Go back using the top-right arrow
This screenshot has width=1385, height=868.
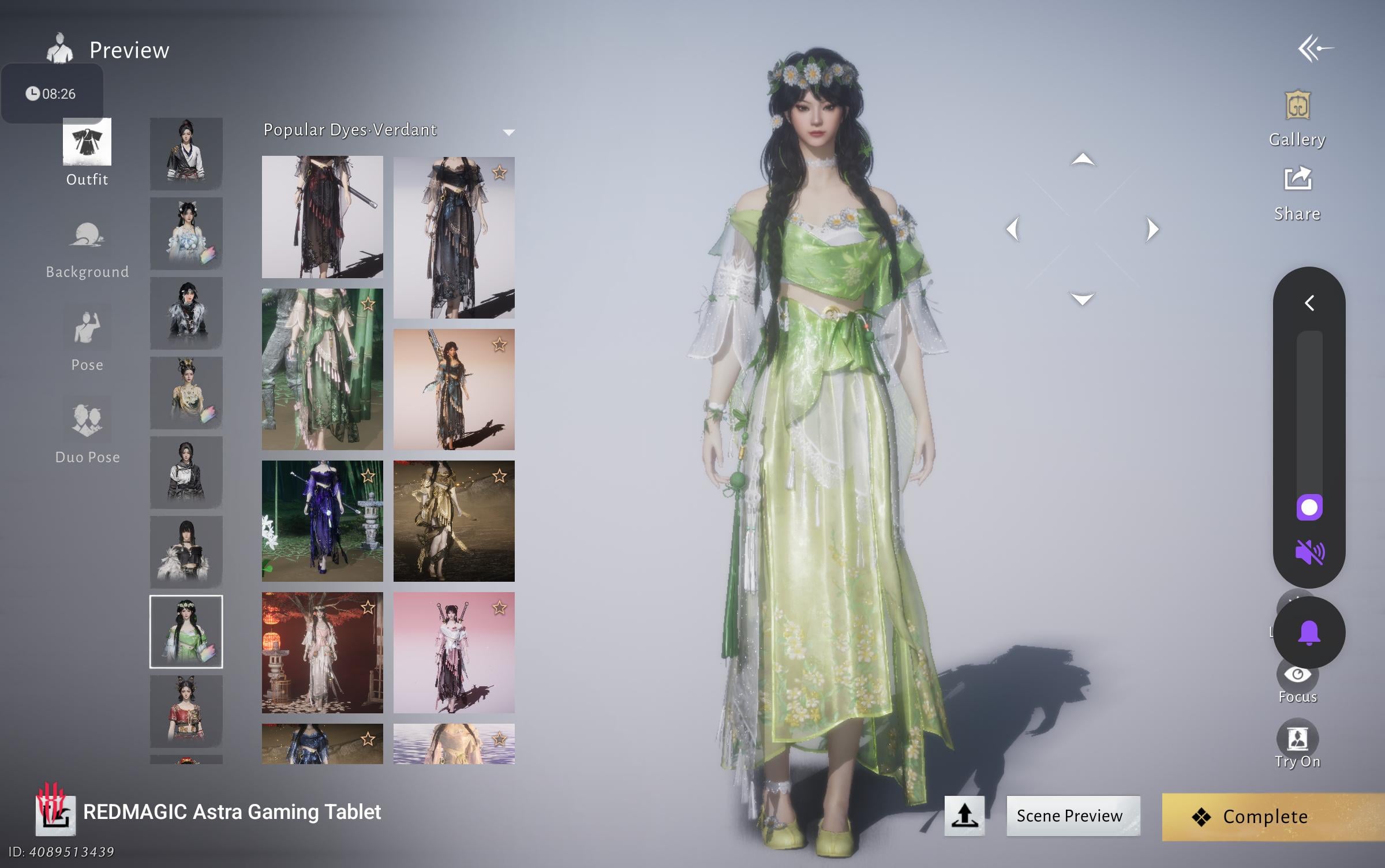[x=1316, y=49]
